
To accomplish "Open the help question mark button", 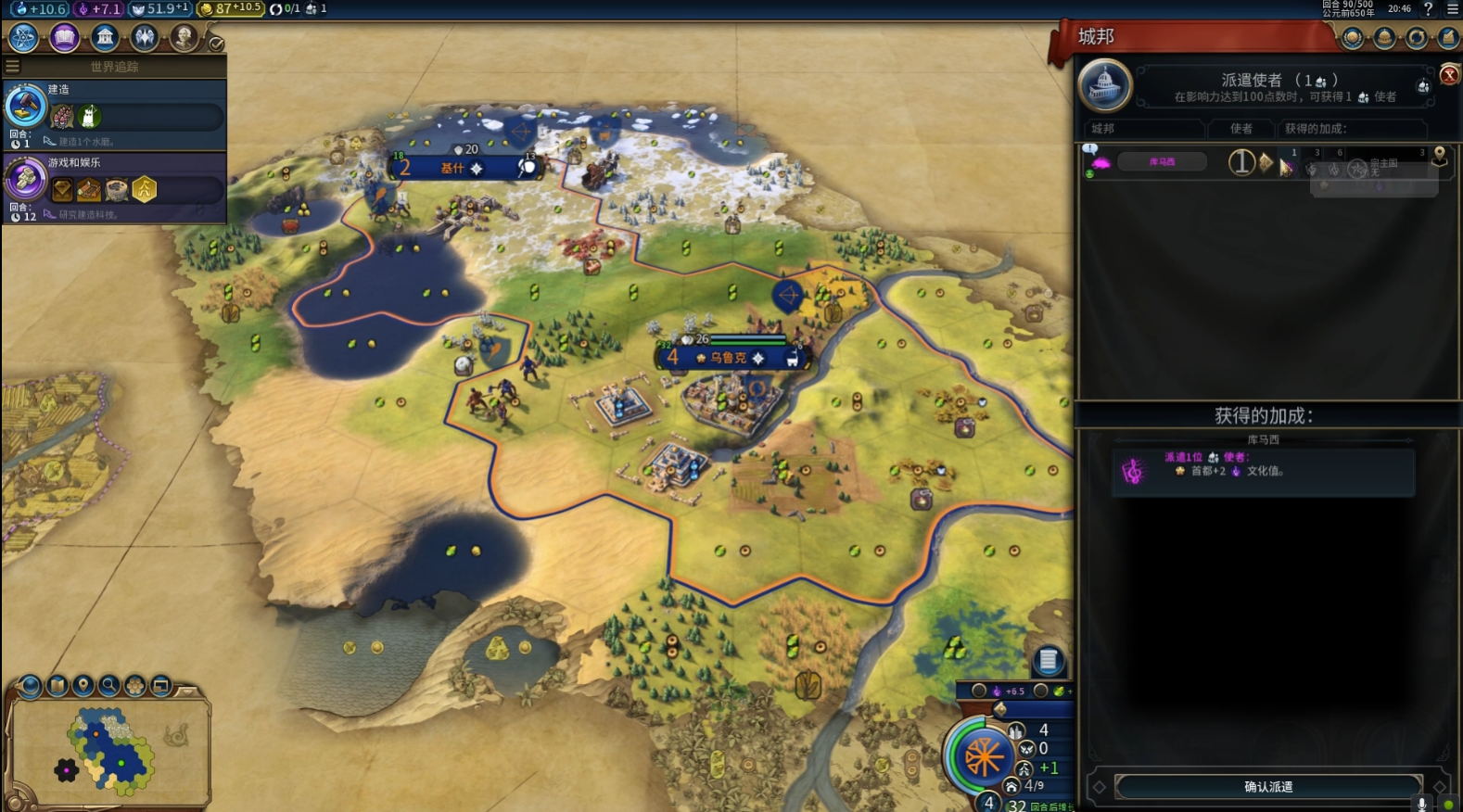I will coord(1428,9).
